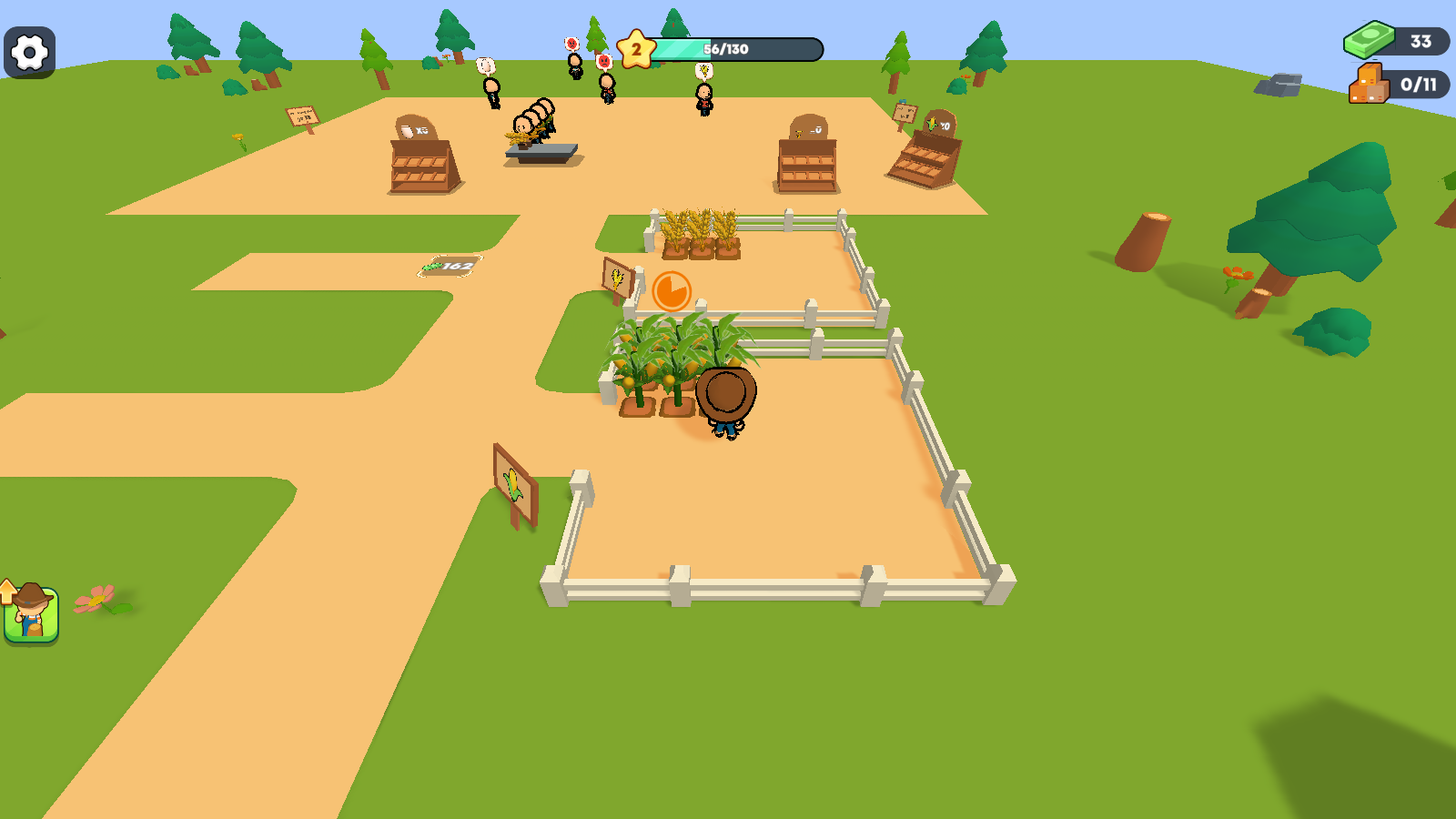Select the farmer character in the wheat pen

(x=726, y=400)
